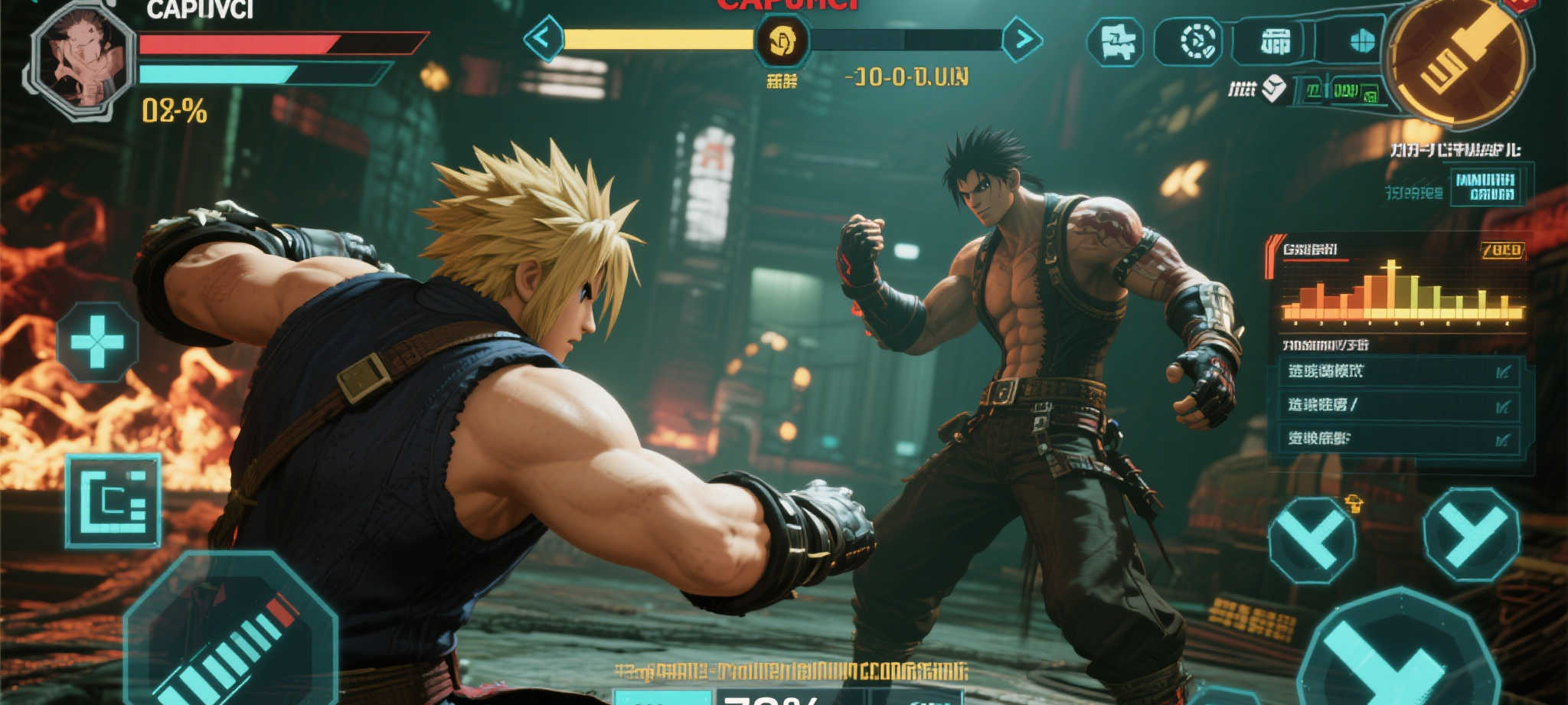The width and height of the screenshot is (1568, 705).
Task: Open the crate-shaped icon in top bar
Action: (1275, 41)
